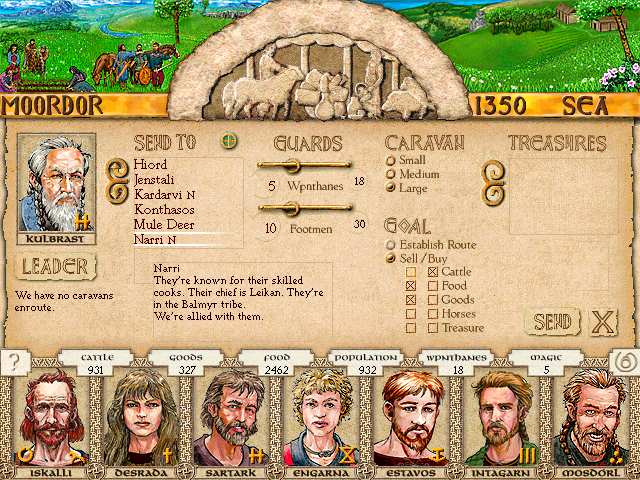Image resolution: width=640 pixels, height=480 pixels.
Task: Click the Leader button
Action: (x=56, y=267)
